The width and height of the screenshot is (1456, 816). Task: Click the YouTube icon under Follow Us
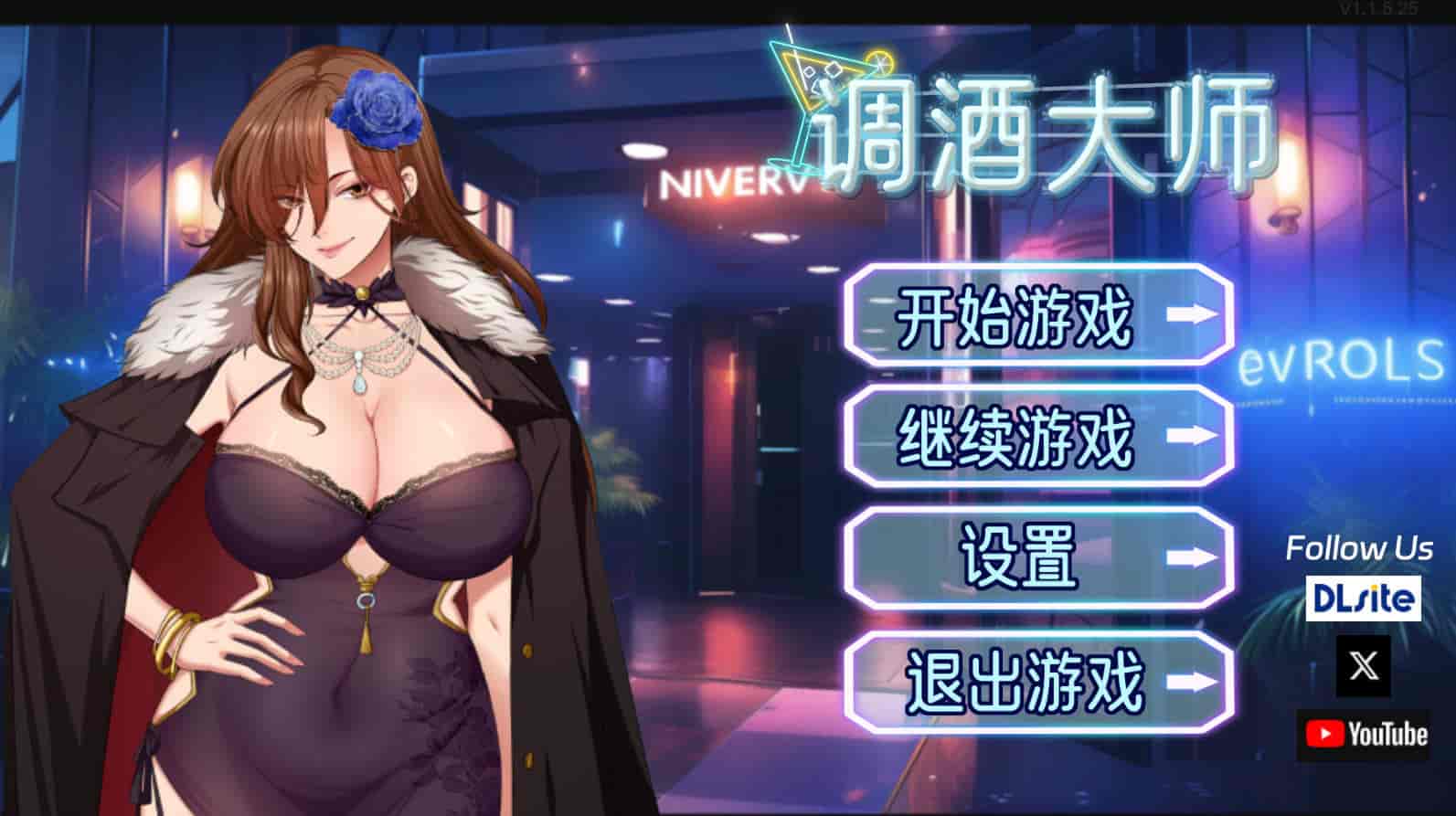click(1361, 733)
